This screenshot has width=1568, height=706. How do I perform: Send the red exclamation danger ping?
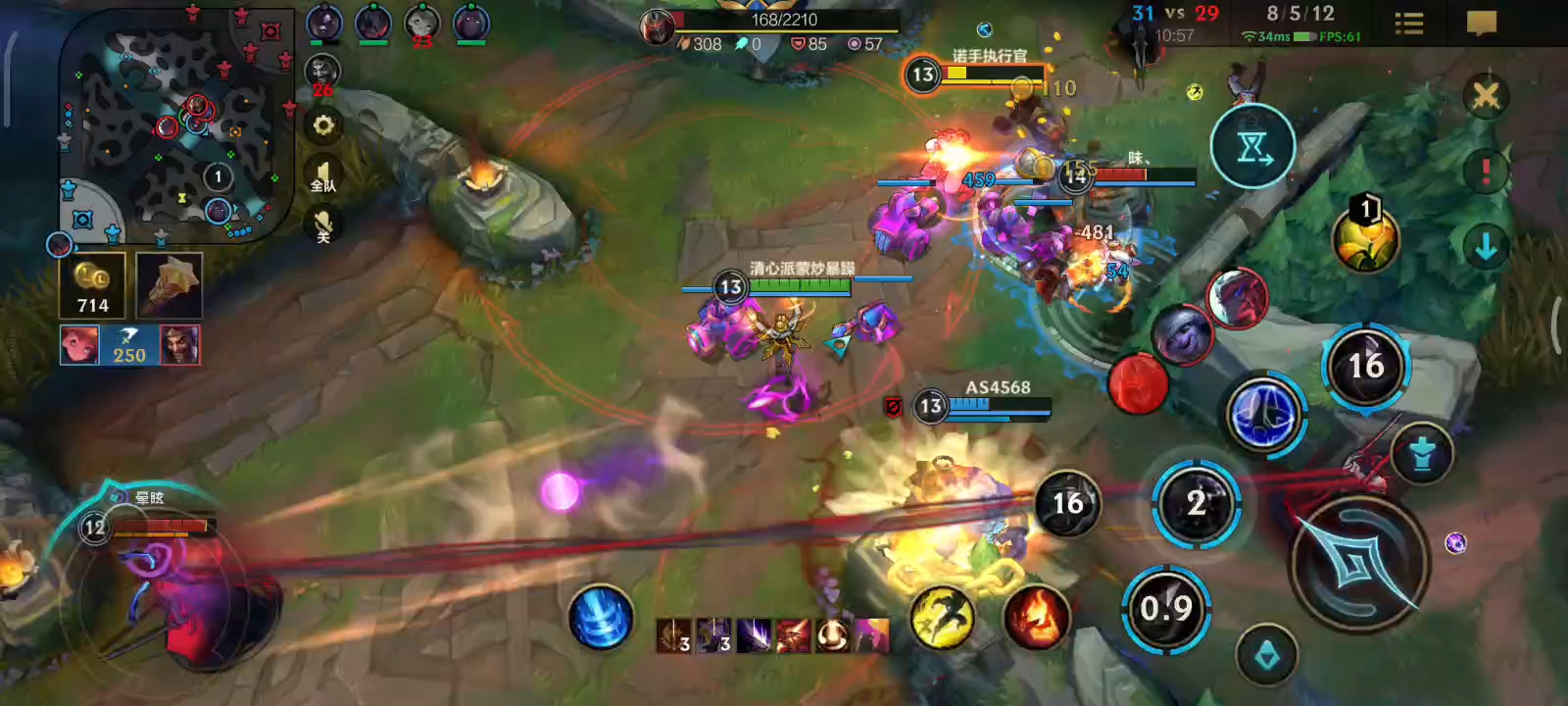click(1485, 171)
